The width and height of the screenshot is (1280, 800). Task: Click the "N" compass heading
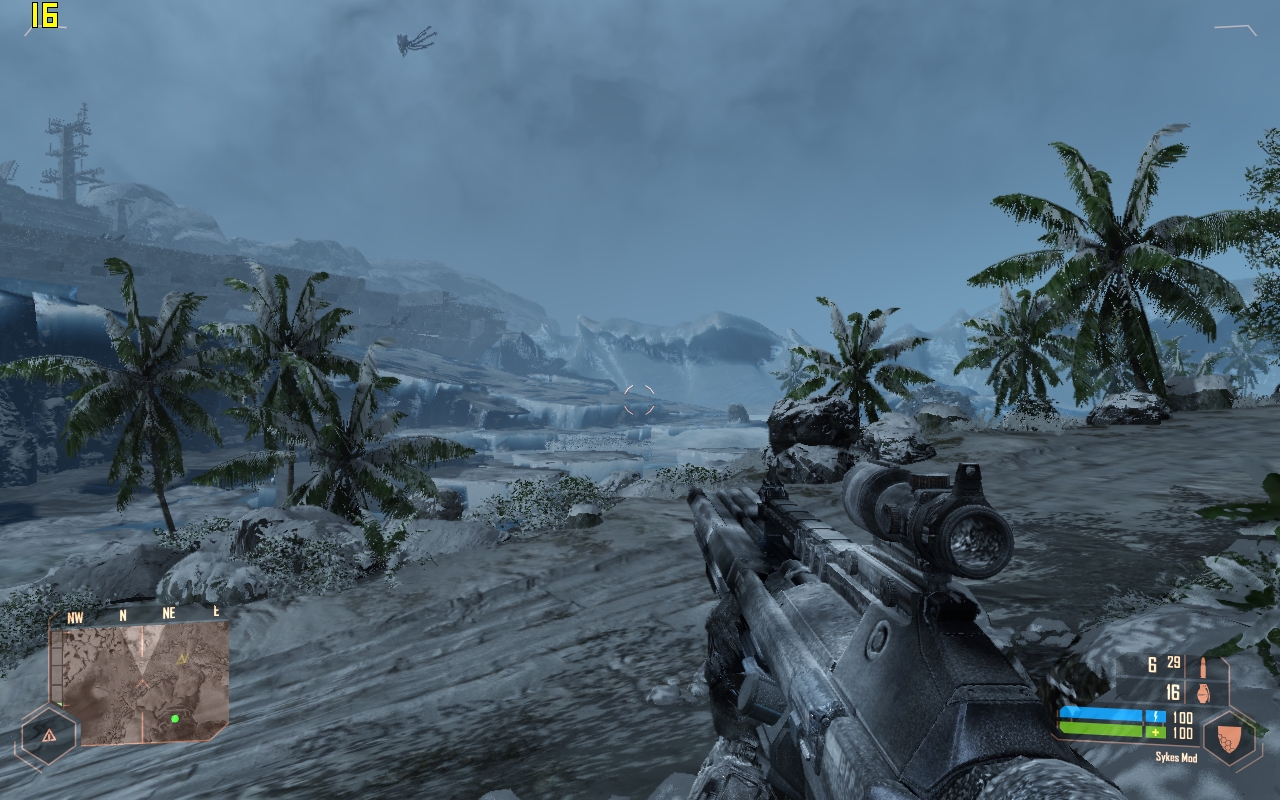122,614
